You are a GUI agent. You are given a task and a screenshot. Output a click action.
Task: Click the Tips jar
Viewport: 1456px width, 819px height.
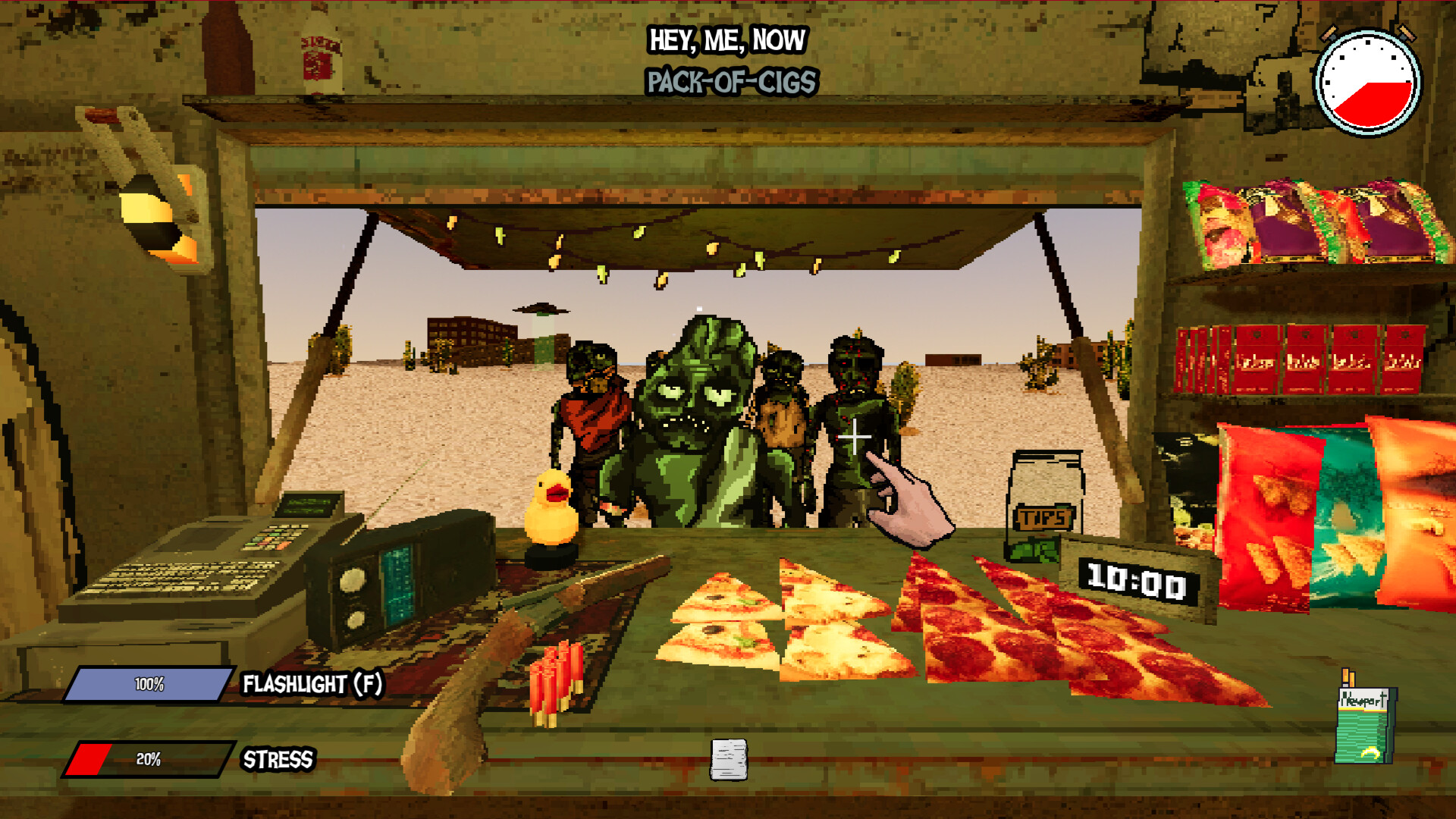point(1045,500)
